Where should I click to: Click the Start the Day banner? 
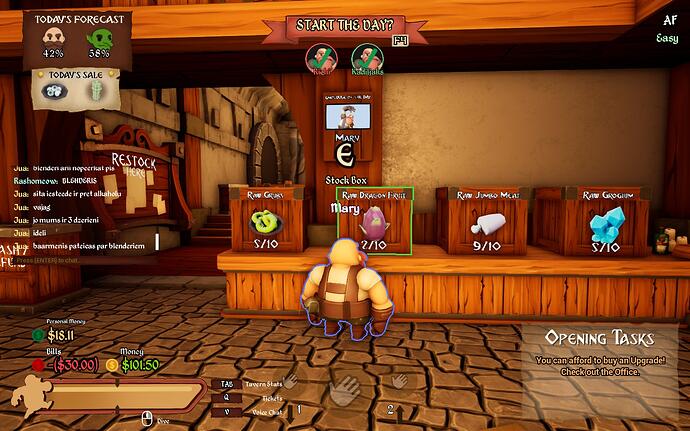pyautogui.click(x=343, y=26)
